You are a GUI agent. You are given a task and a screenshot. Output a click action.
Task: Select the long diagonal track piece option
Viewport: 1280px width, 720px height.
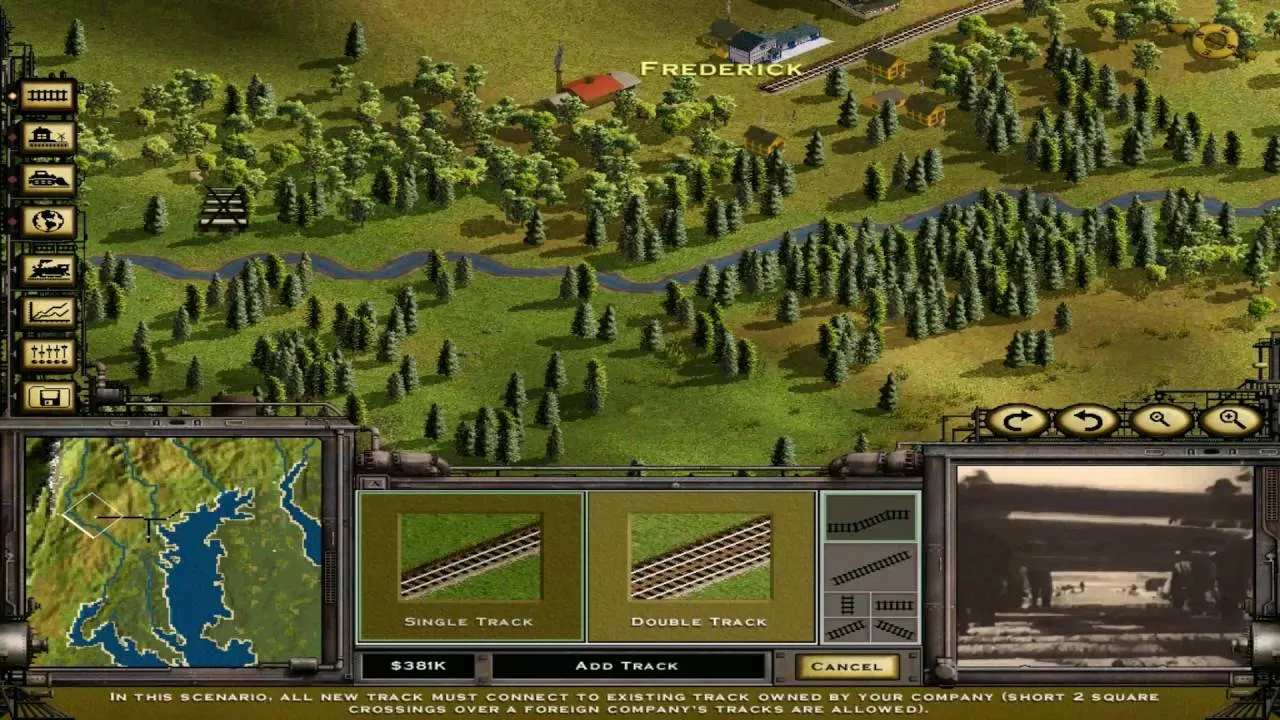click(869, 568)
